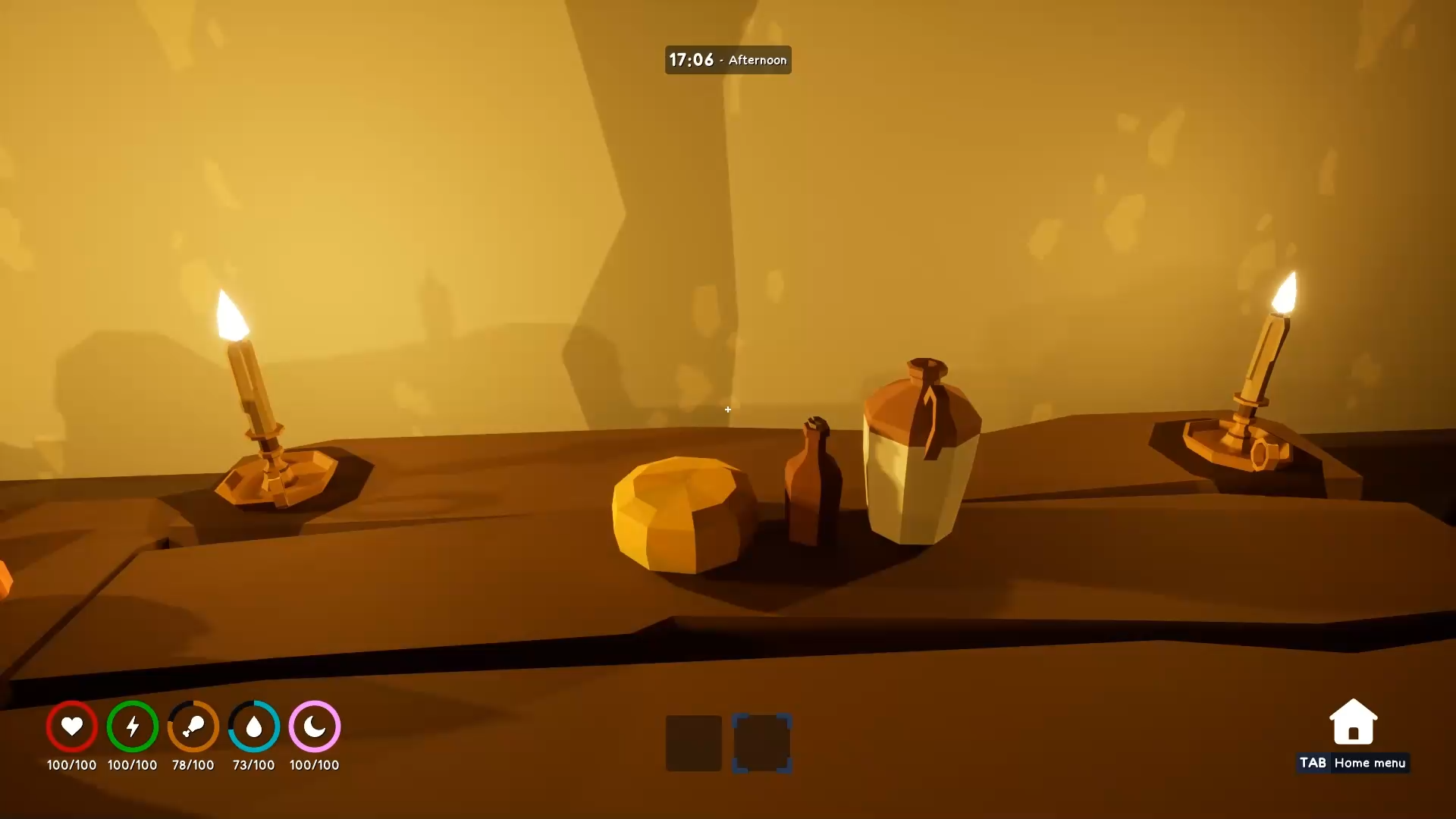
Task: Select the energy lightning bolt icon
Action: coord(132,726)
